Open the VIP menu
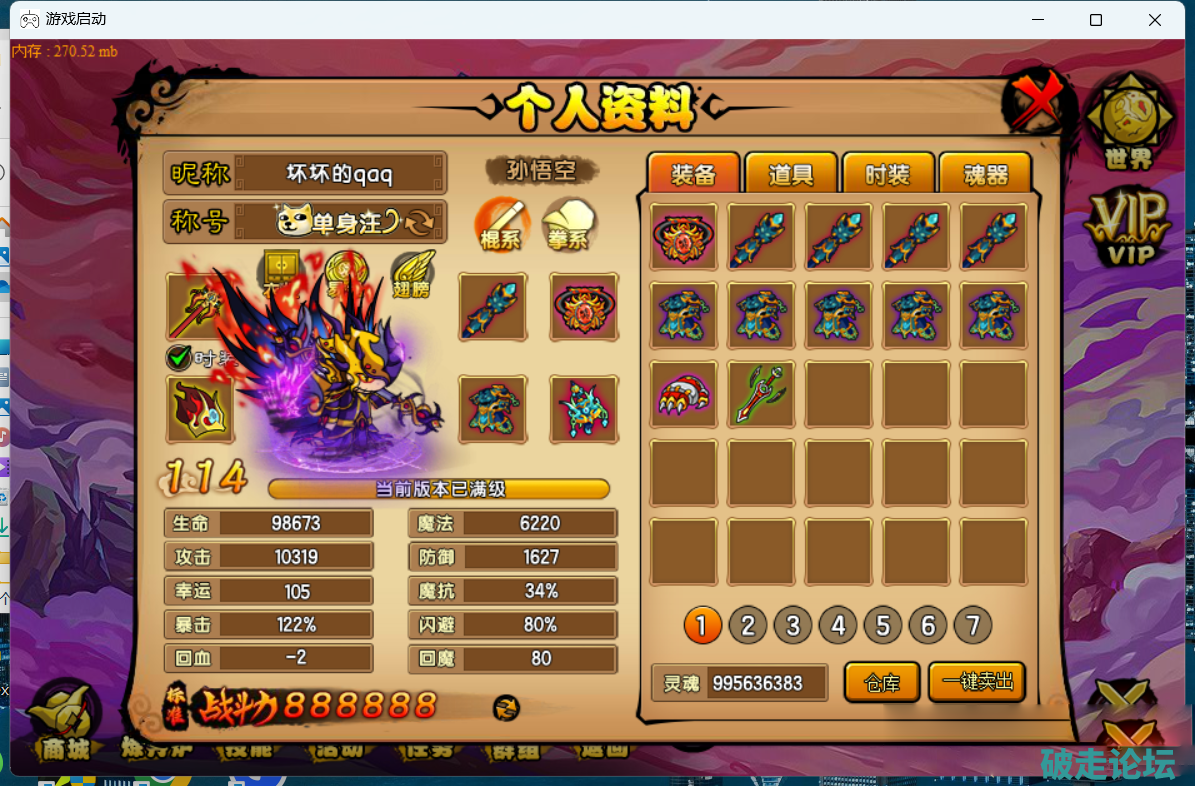 pos(1128,227)
